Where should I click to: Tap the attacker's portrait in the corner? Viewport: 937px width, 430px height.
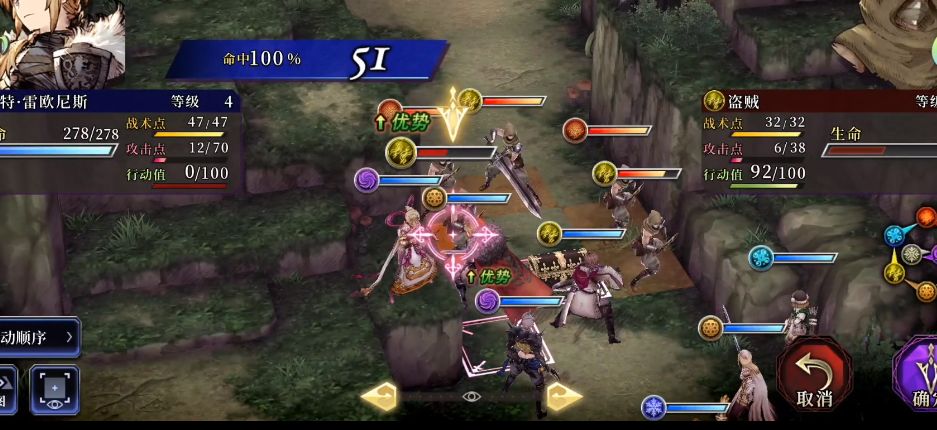(x=60, y=42)
